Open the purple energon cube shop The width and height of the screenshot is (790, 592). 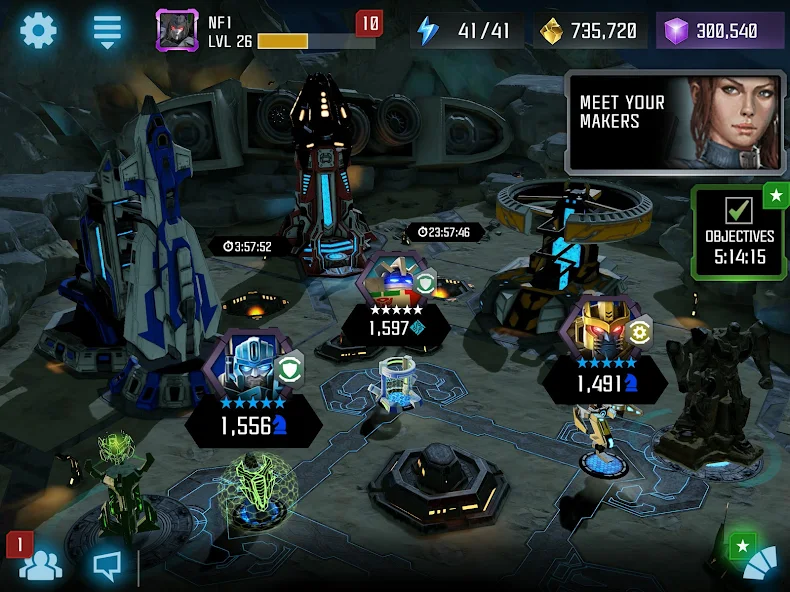720,31
